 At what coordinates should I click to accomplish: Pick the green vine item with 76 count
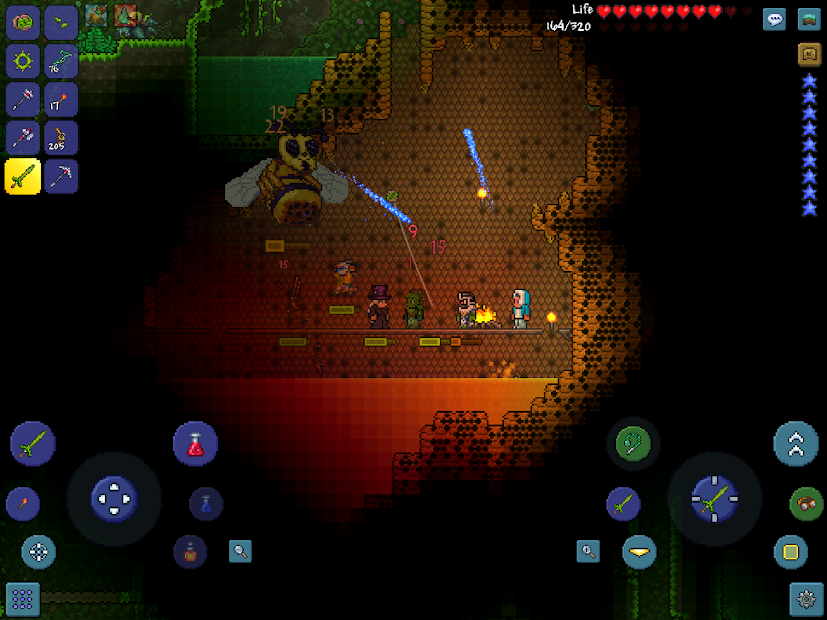[x=61, y=60]
